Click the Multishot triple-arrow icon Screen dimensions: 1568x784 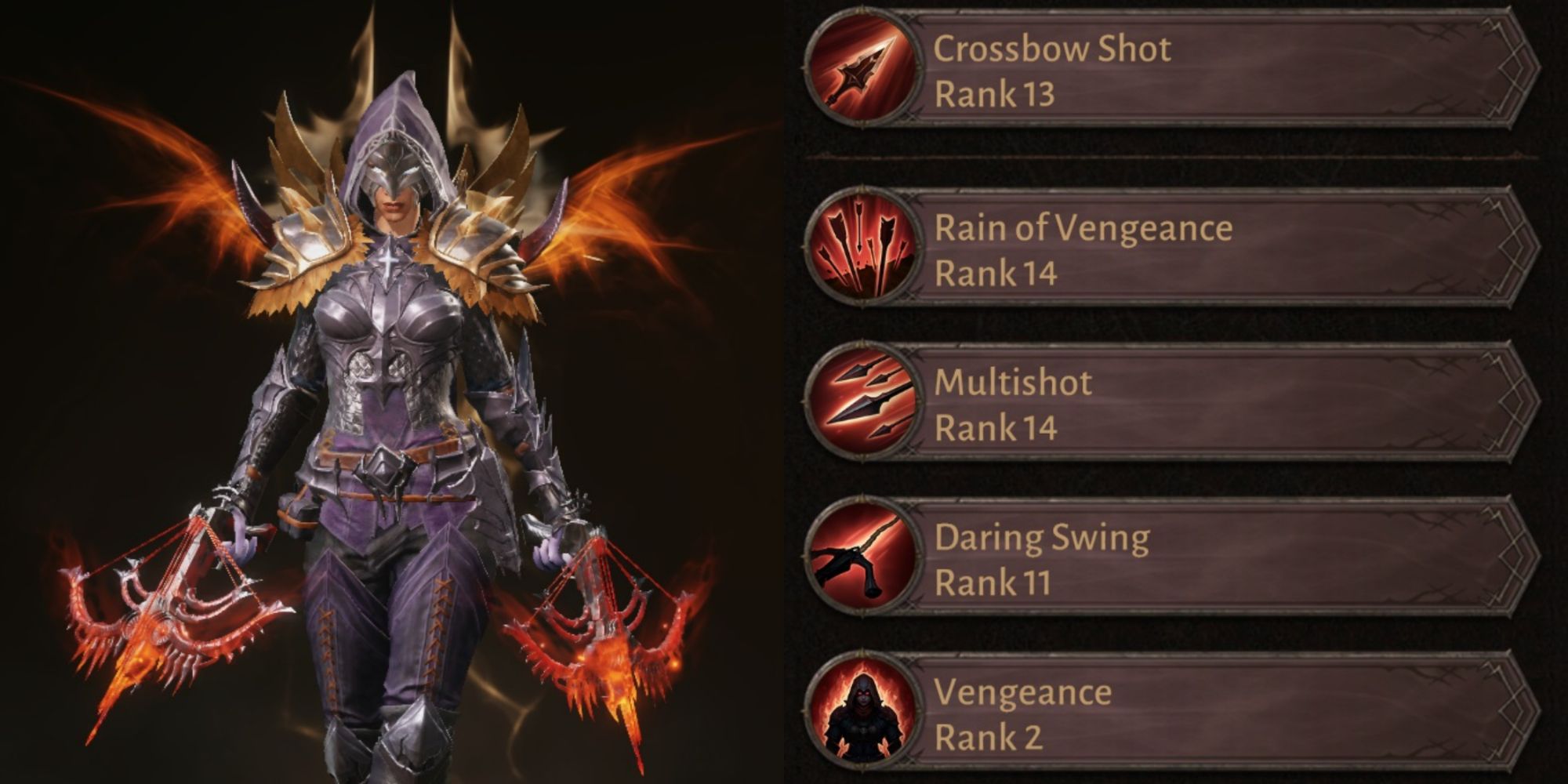[862, 404]
